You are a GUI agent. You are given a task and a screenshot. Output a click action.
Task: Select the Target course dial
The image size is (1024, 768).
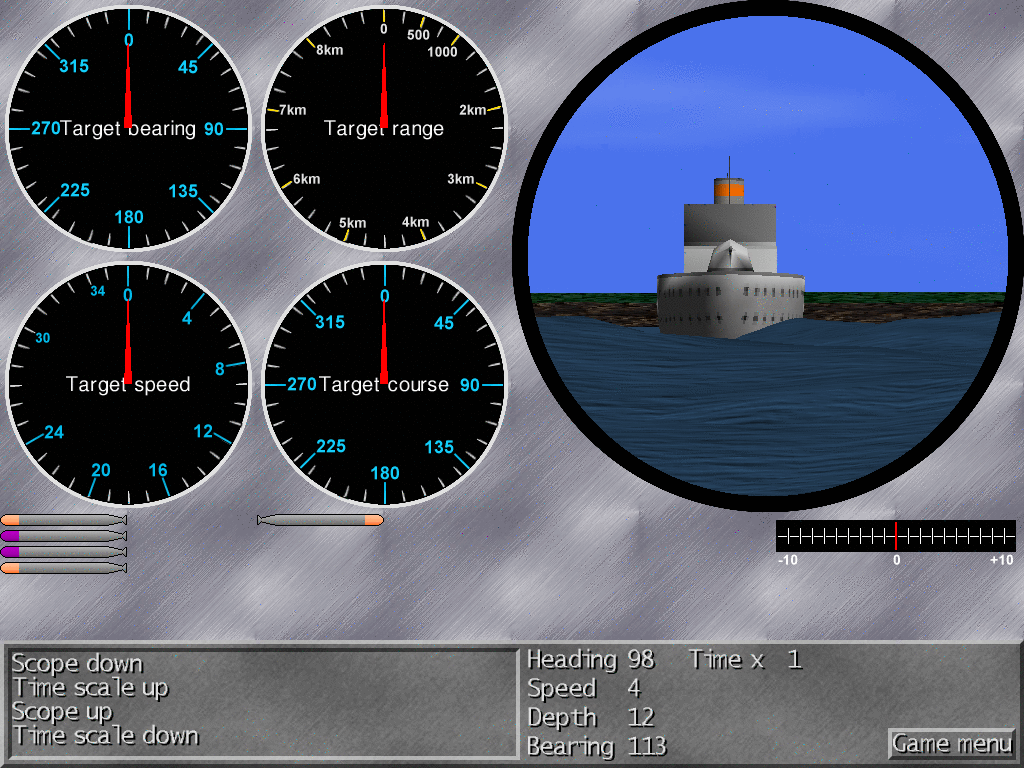coord(384,384)
